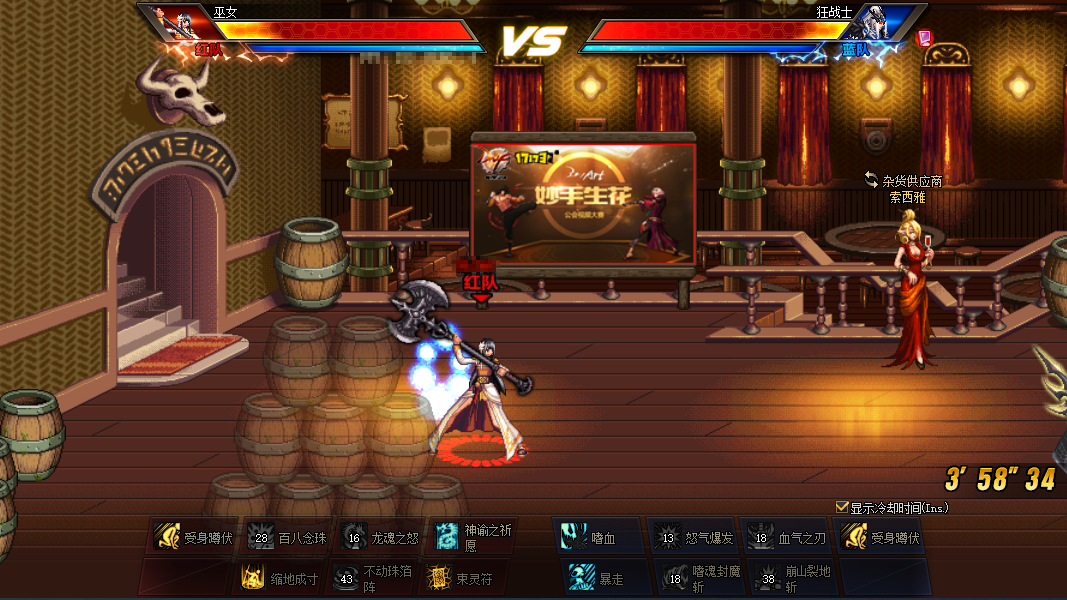The image size is (1067, 600).
Task: Activate the 百八念珠 skill
Action: [261, 538]
